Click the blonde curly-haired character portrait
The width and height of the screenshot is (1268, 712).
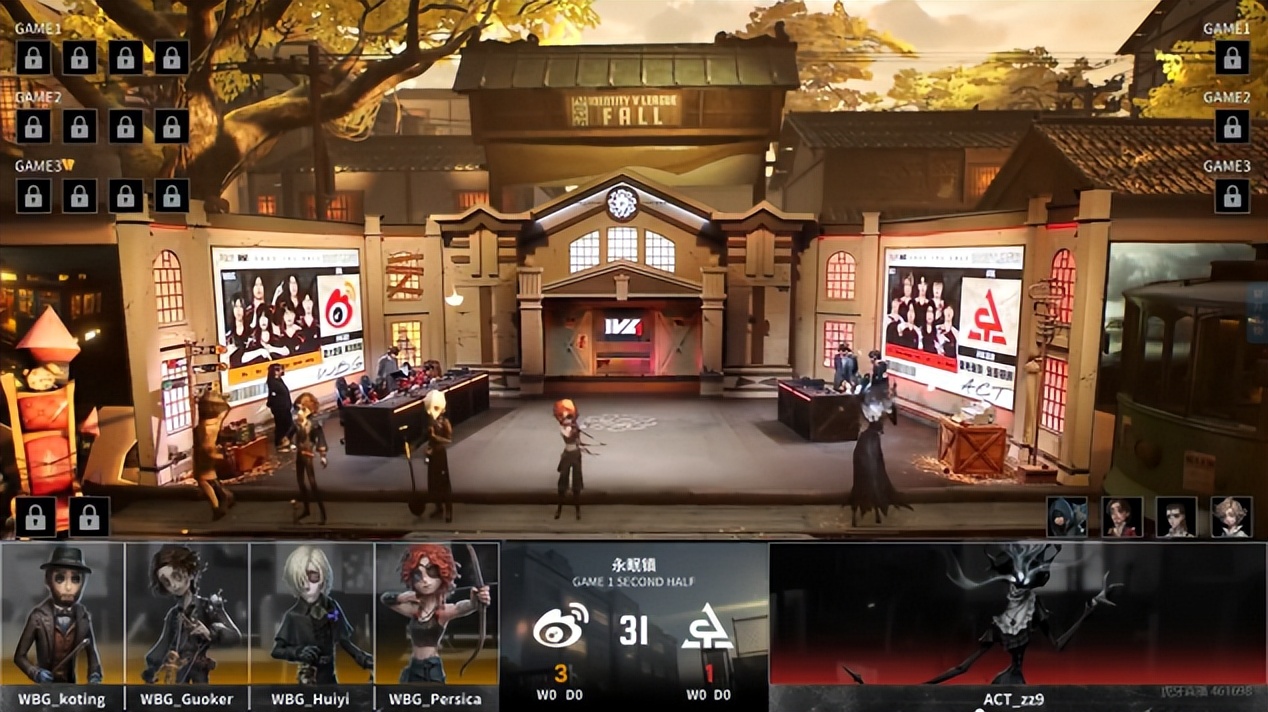1231,517
